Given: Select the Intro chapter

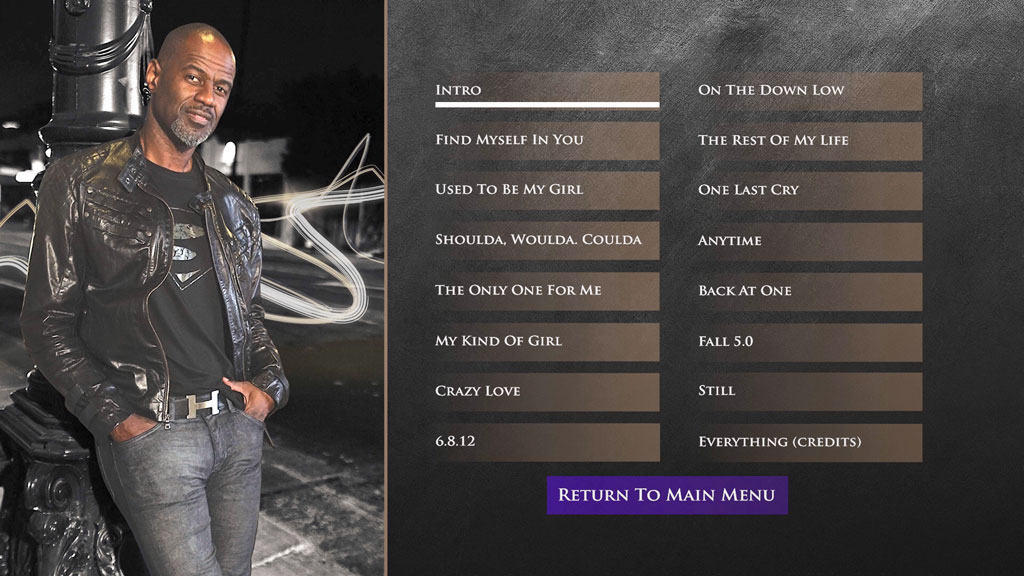Looking at the screenshot, I should (546, 90).
